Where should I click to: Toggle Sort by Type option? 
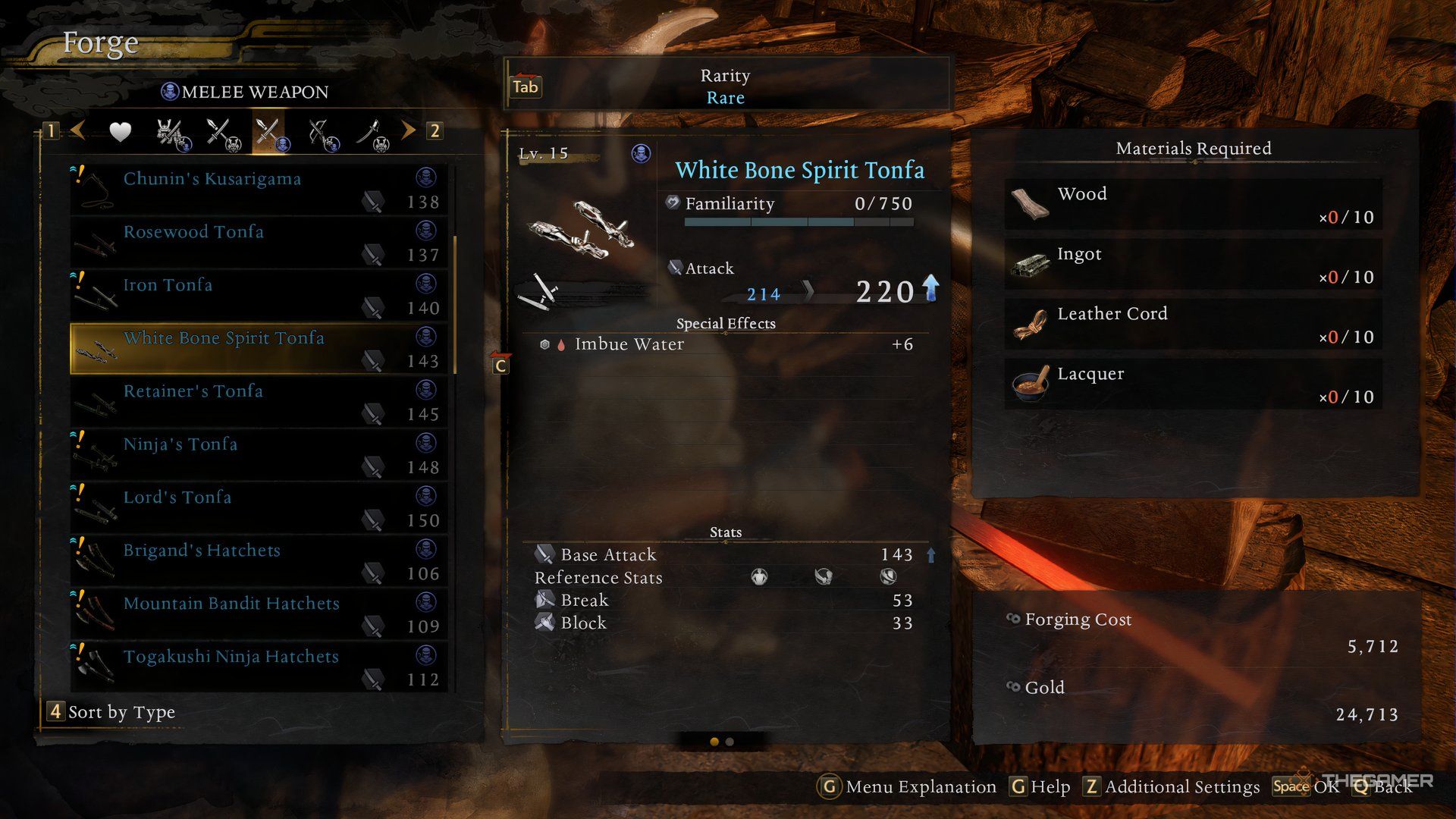click(x=112, y=712)
